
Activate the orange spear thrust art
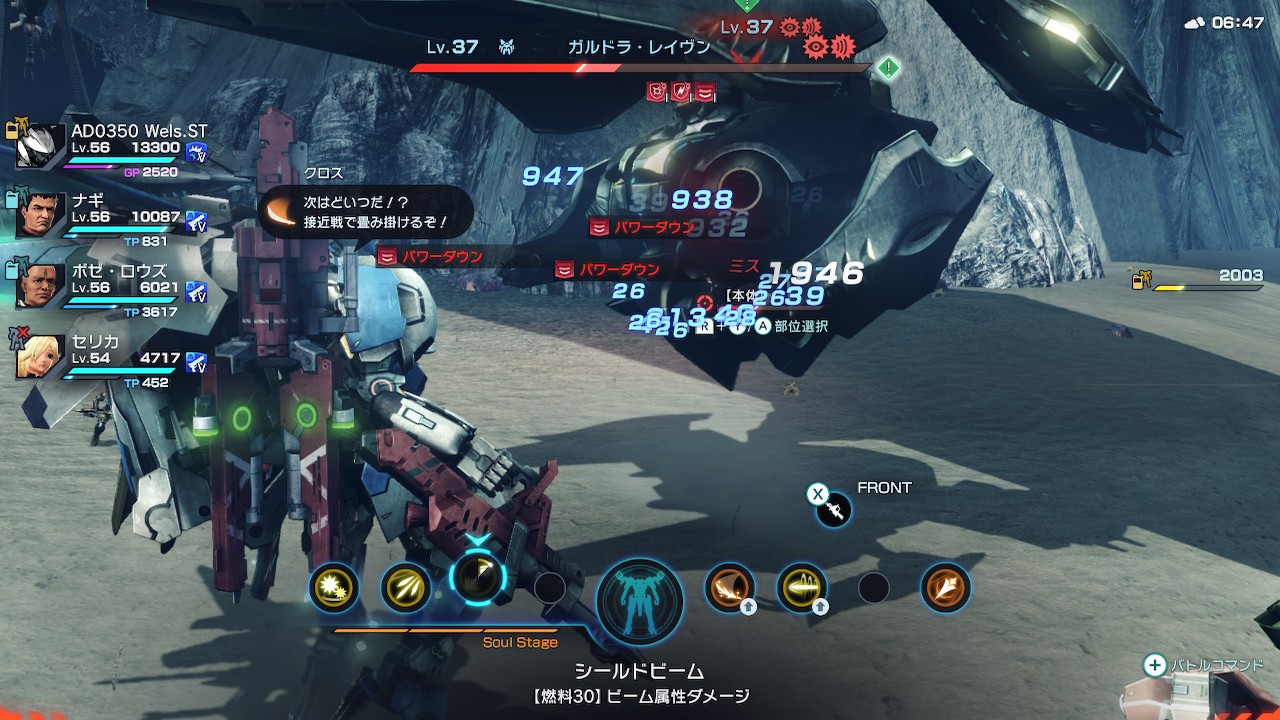pyautogui.click(x=945, y=587)
